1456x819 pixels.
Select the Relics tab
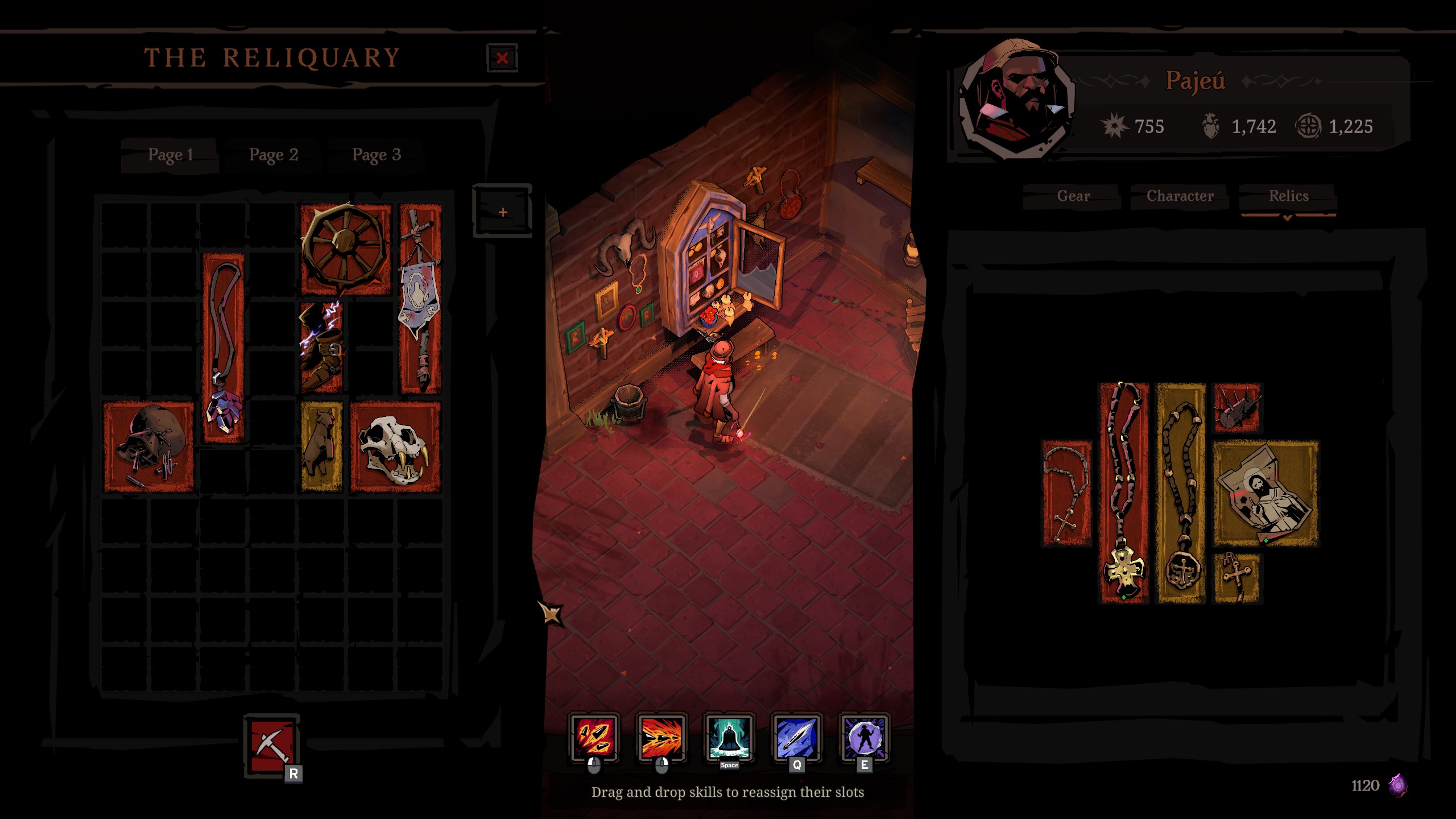(x=1288, y=196)
